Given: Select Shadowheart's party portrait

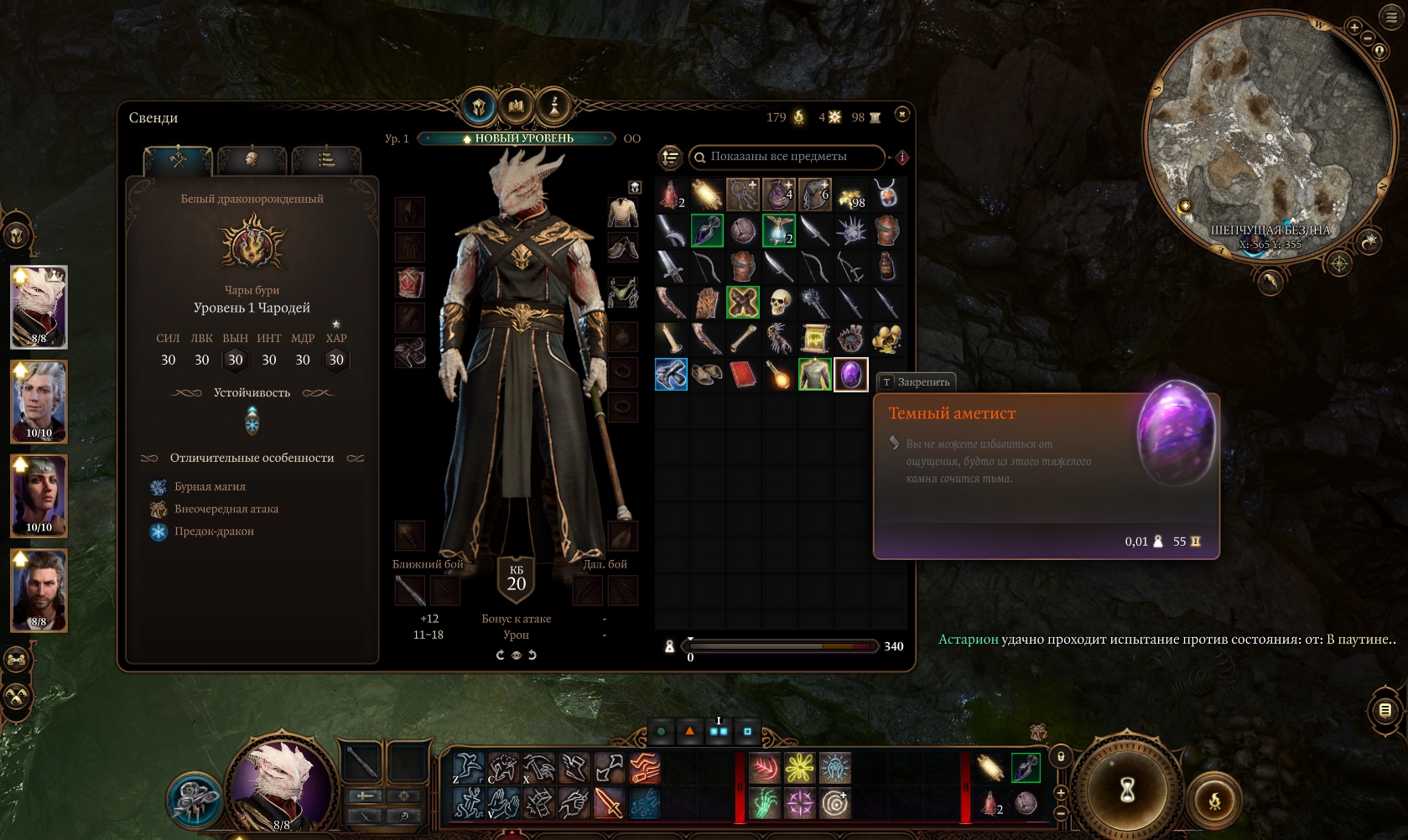Looking at the screenshot, I should click(x=39, y=495).
